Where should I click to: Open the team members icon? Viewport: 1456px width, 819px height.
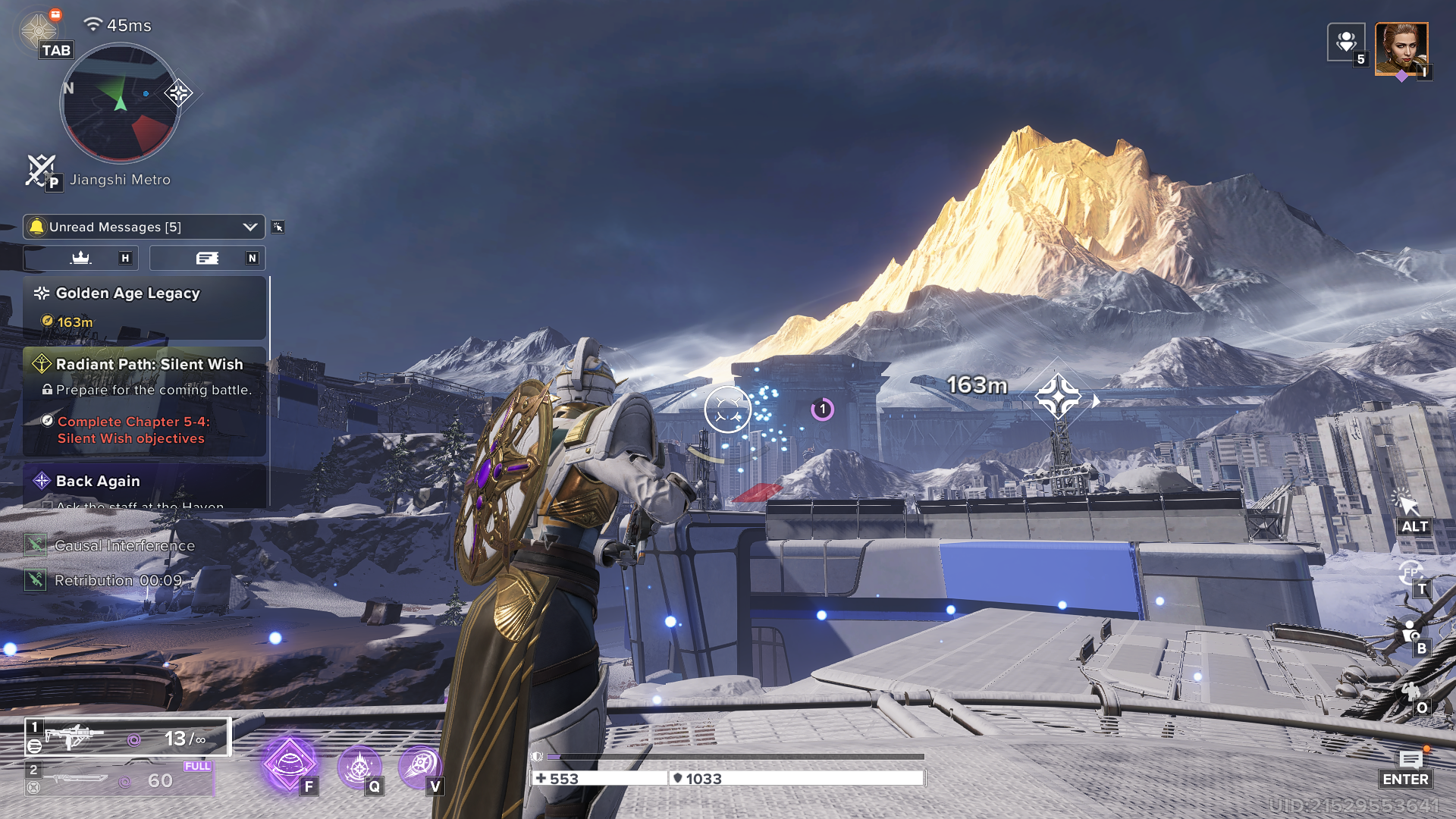[1346, 42]
